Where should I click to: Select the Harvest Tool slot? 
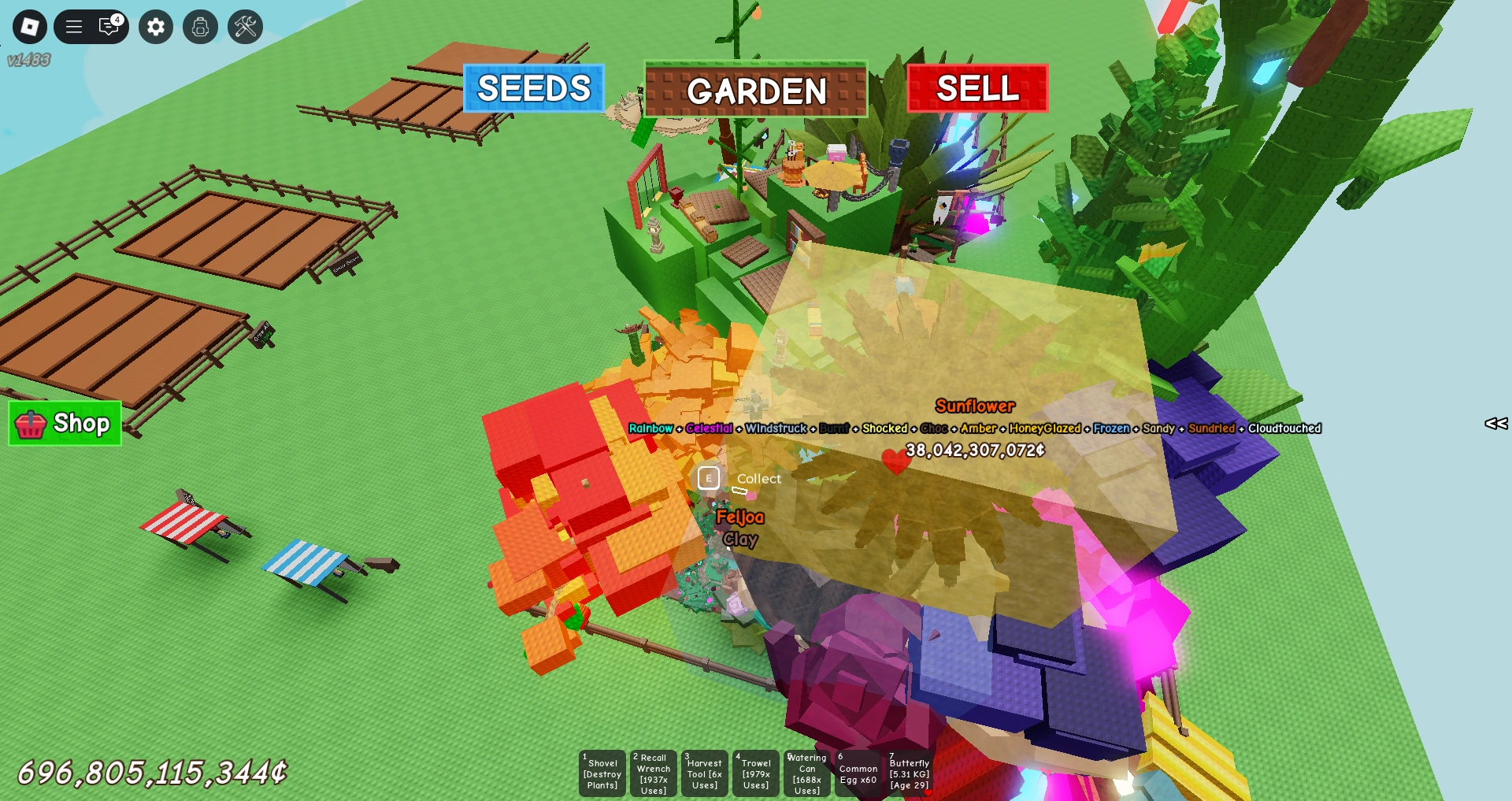coord(704,773)
